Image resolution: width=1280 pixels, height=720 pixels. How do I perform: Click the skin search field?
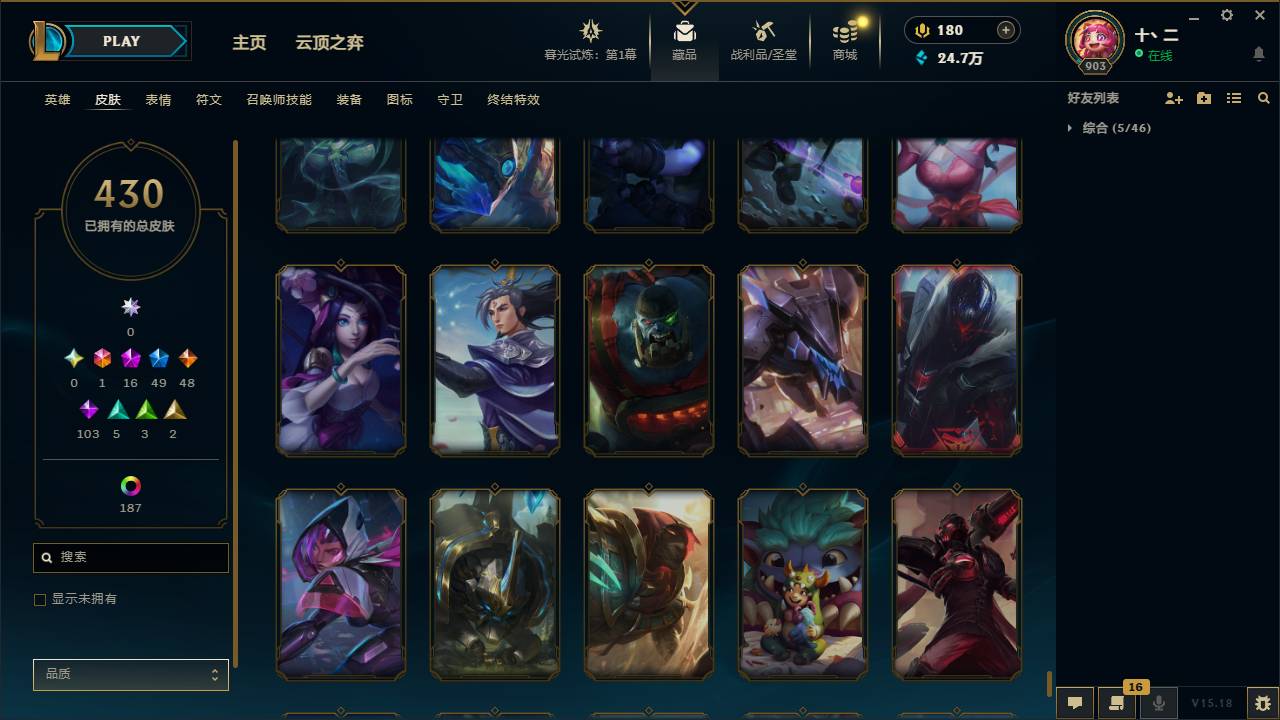[x=130, y=557]
